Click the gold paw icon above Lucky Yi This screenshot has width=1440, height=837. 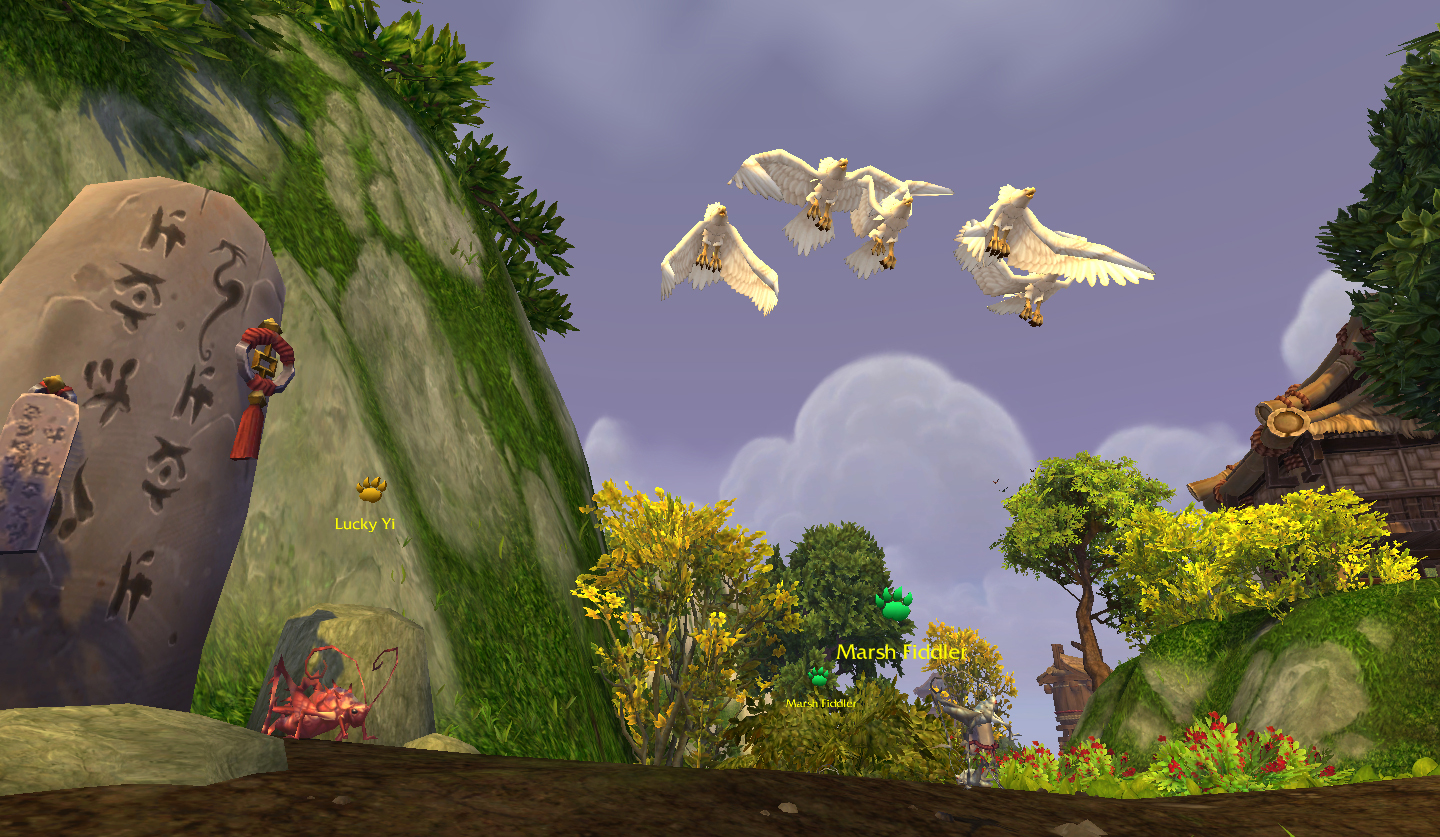coord(371,489)
